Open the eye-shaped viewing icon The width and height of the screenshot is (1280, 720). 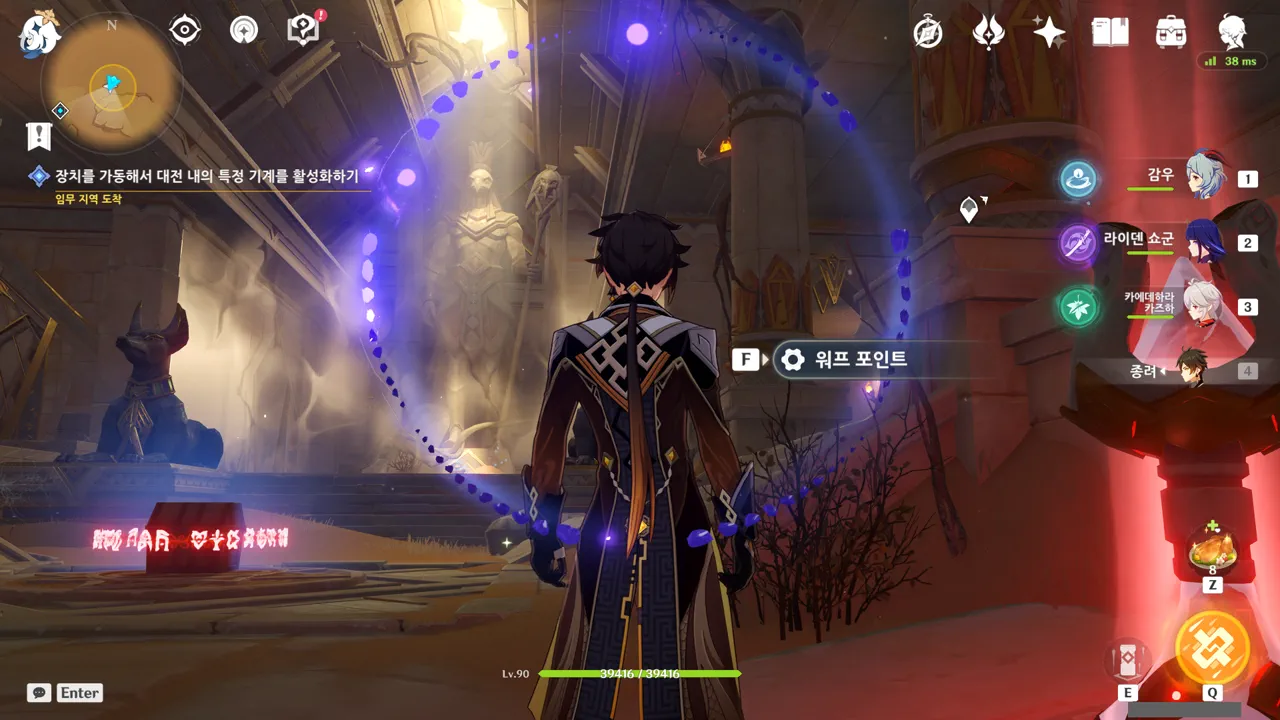tap(185, 31)
